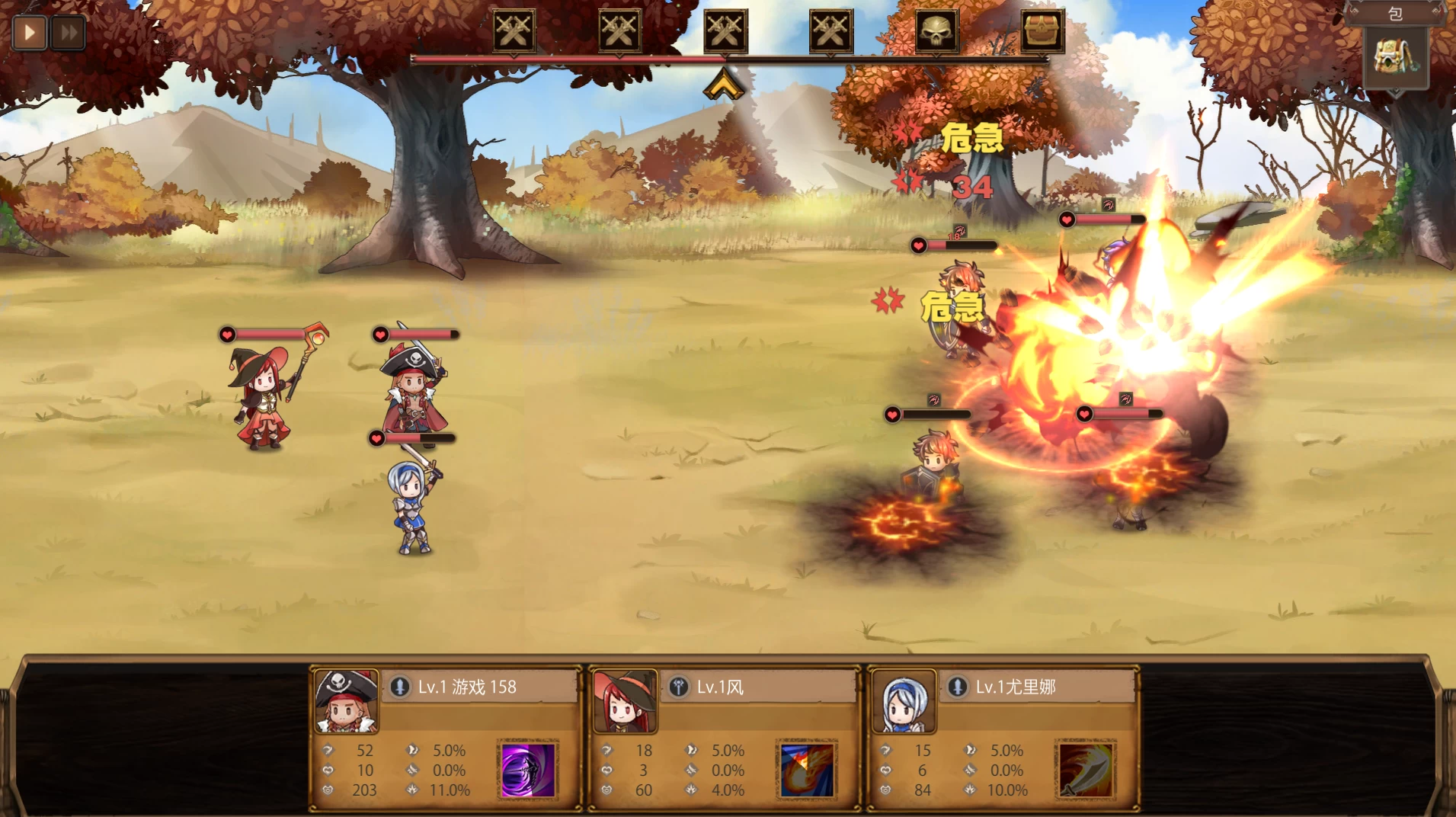This screenshot has height=817, width=1456.
Task: Enable fast-forward battle speed
Action: click(67, 32)
